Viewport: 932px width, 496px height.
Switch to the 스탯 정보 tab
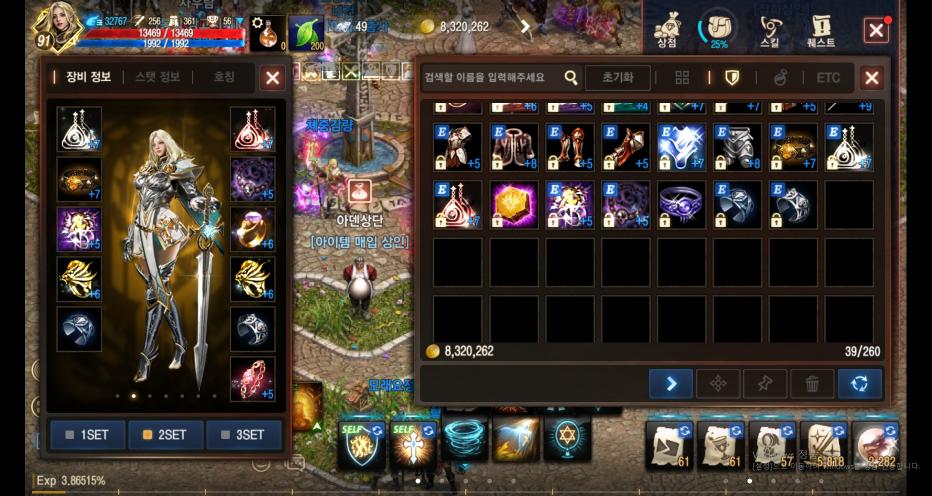(151, 77)
